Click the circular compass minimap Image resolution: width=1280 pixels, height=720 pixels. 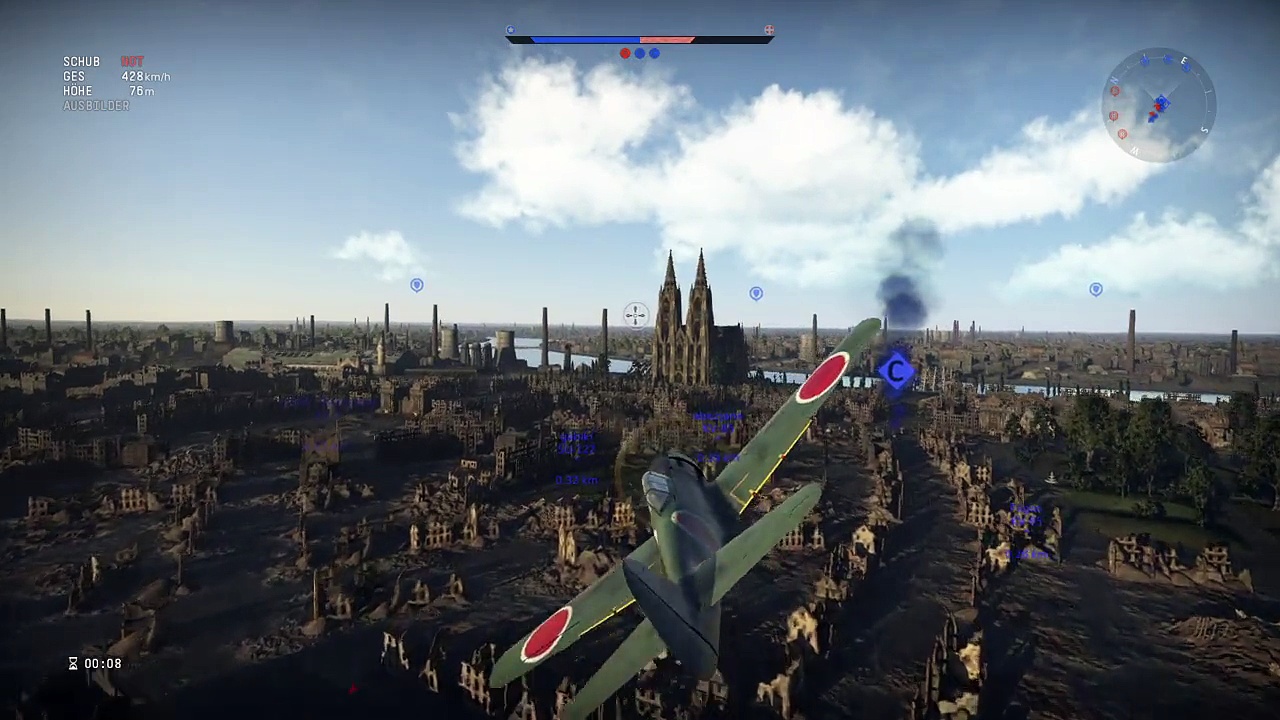(1158, 105)
